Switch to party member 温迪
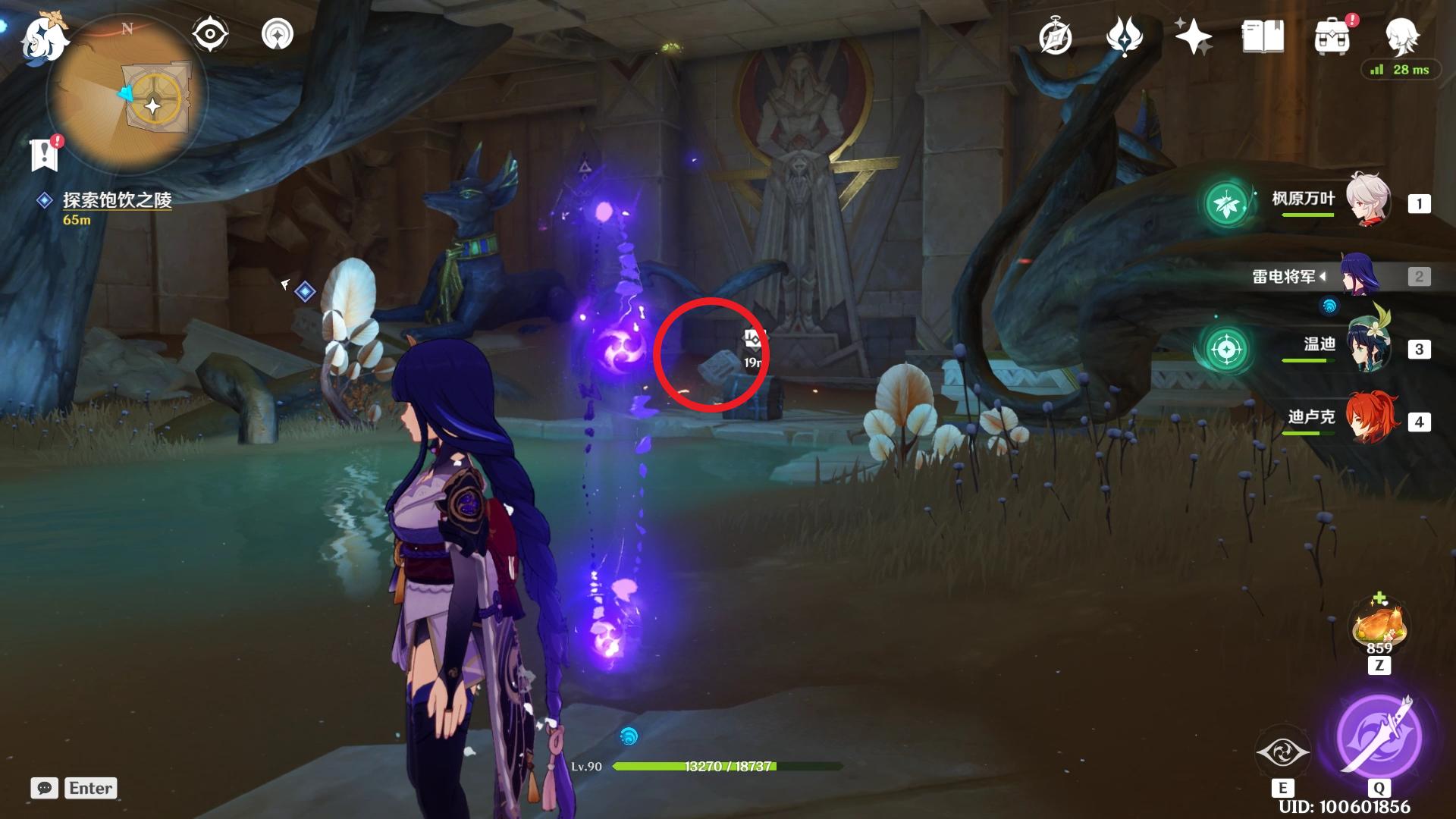 click(1367, 348)
